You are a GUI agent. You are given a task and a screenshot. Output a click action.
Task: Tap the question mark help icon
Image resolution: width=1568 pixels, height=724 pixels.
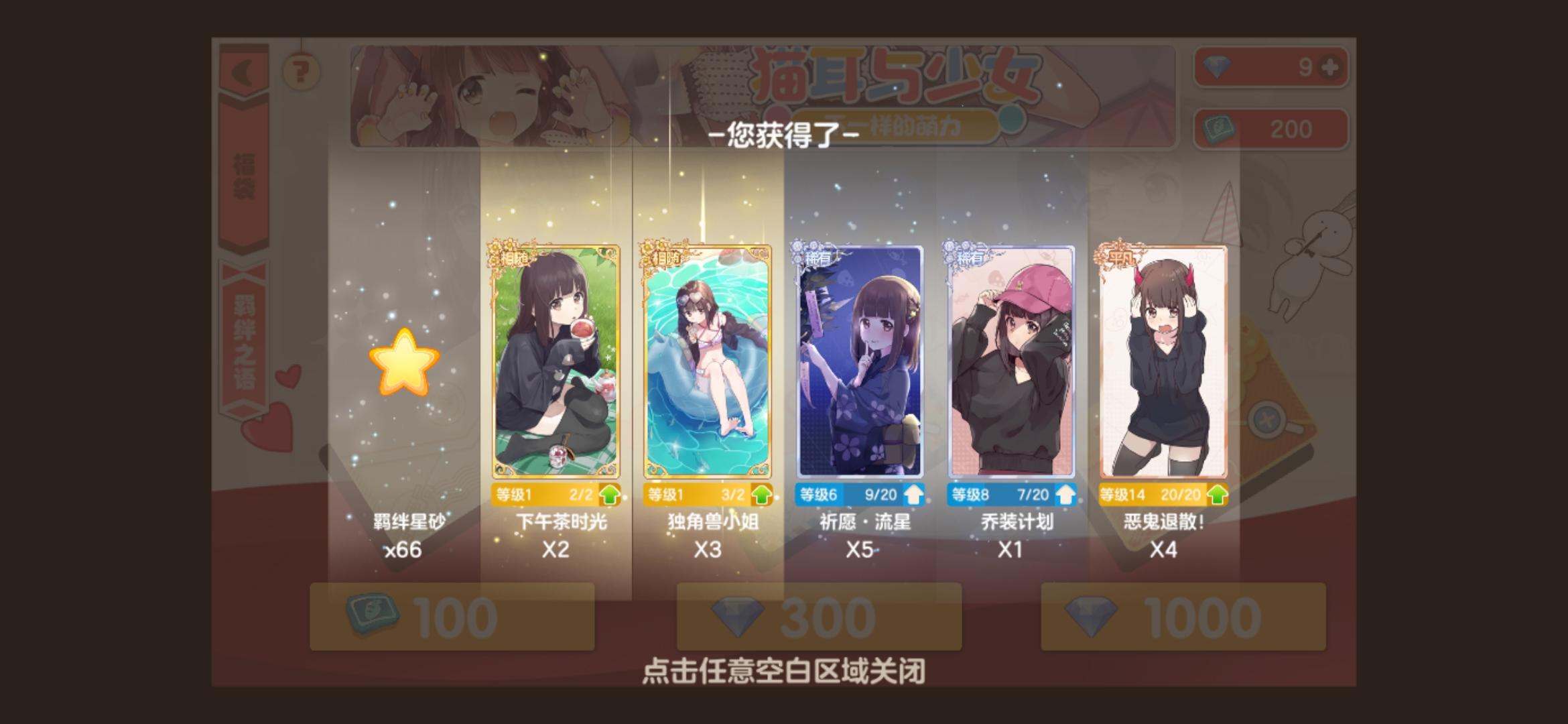[300, 70]
